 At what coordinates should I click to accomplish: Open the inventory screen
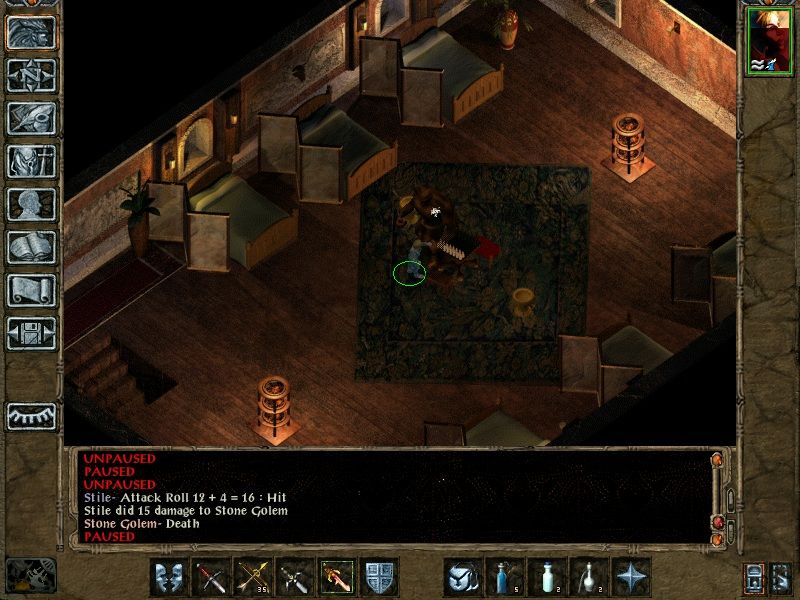click(31, 161)
